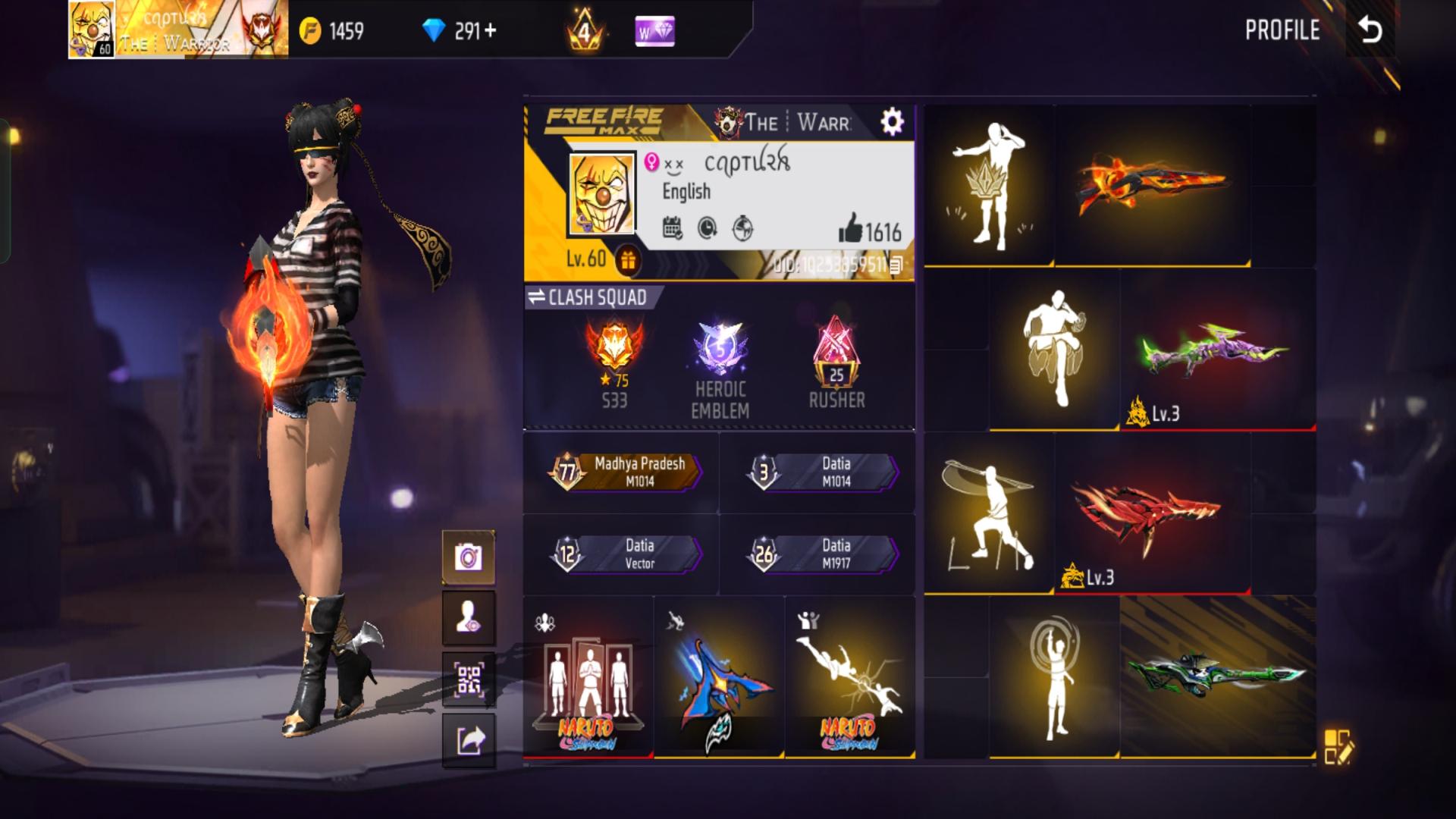Screen dimensions: 1456x819
Task: View Madhya Pradesh M1014 weapon title
Action: (626, 472)
